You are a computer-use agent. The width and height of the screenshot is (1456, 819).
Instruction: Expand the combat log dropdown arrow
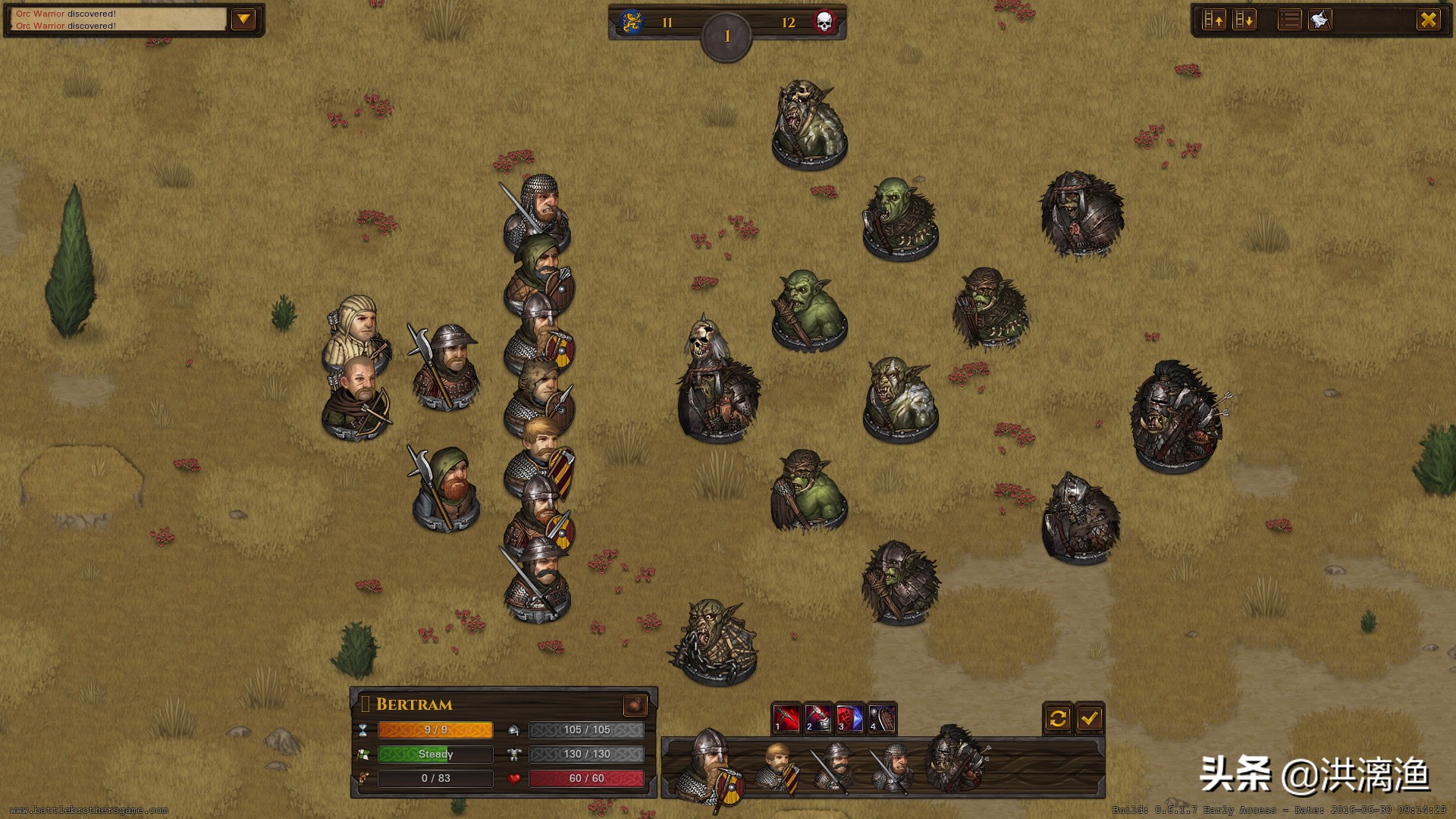pos(243,20)
